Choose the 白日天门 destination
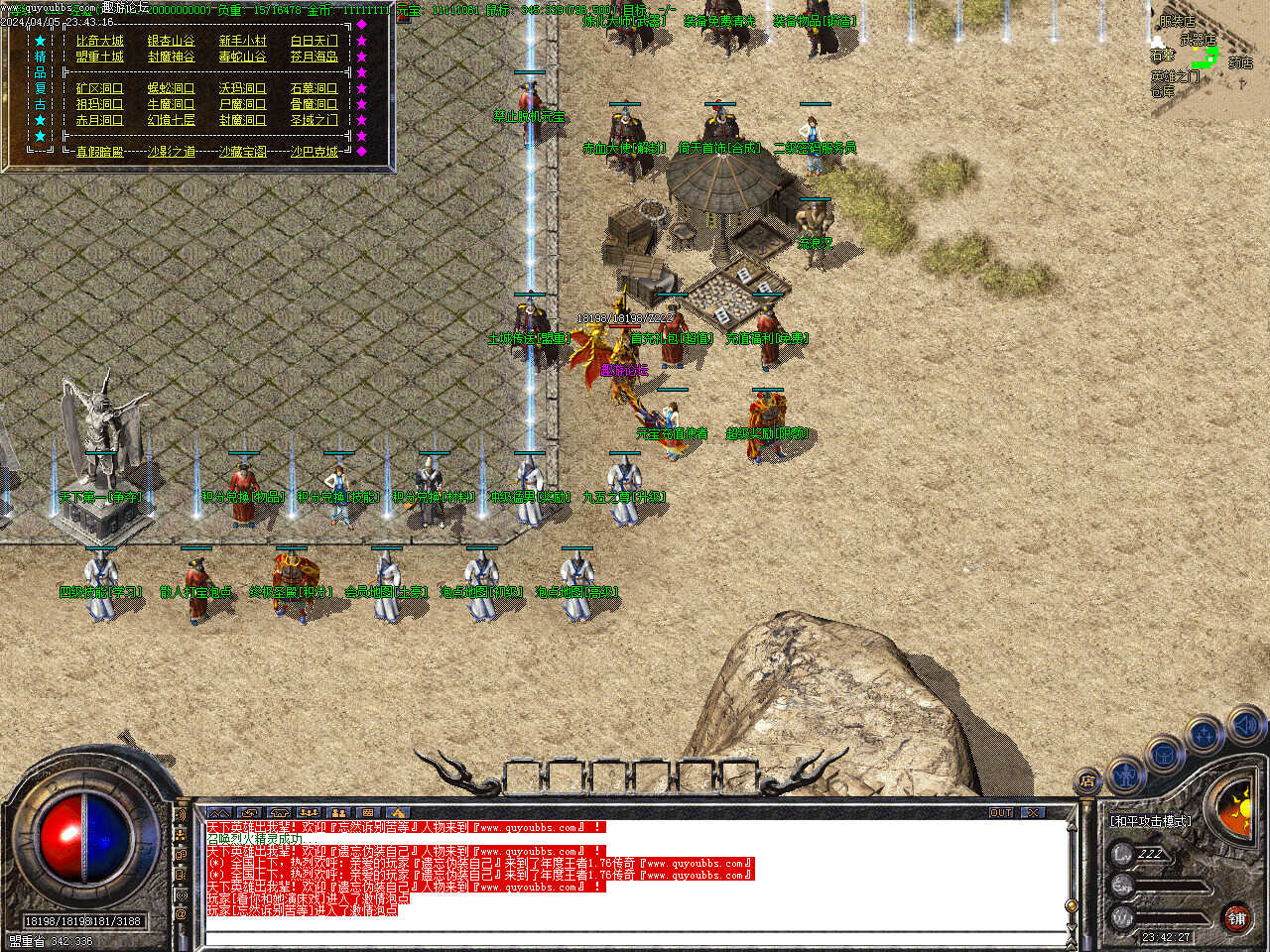The height and width of the screenshot is (952, 1270). (315, 41)
